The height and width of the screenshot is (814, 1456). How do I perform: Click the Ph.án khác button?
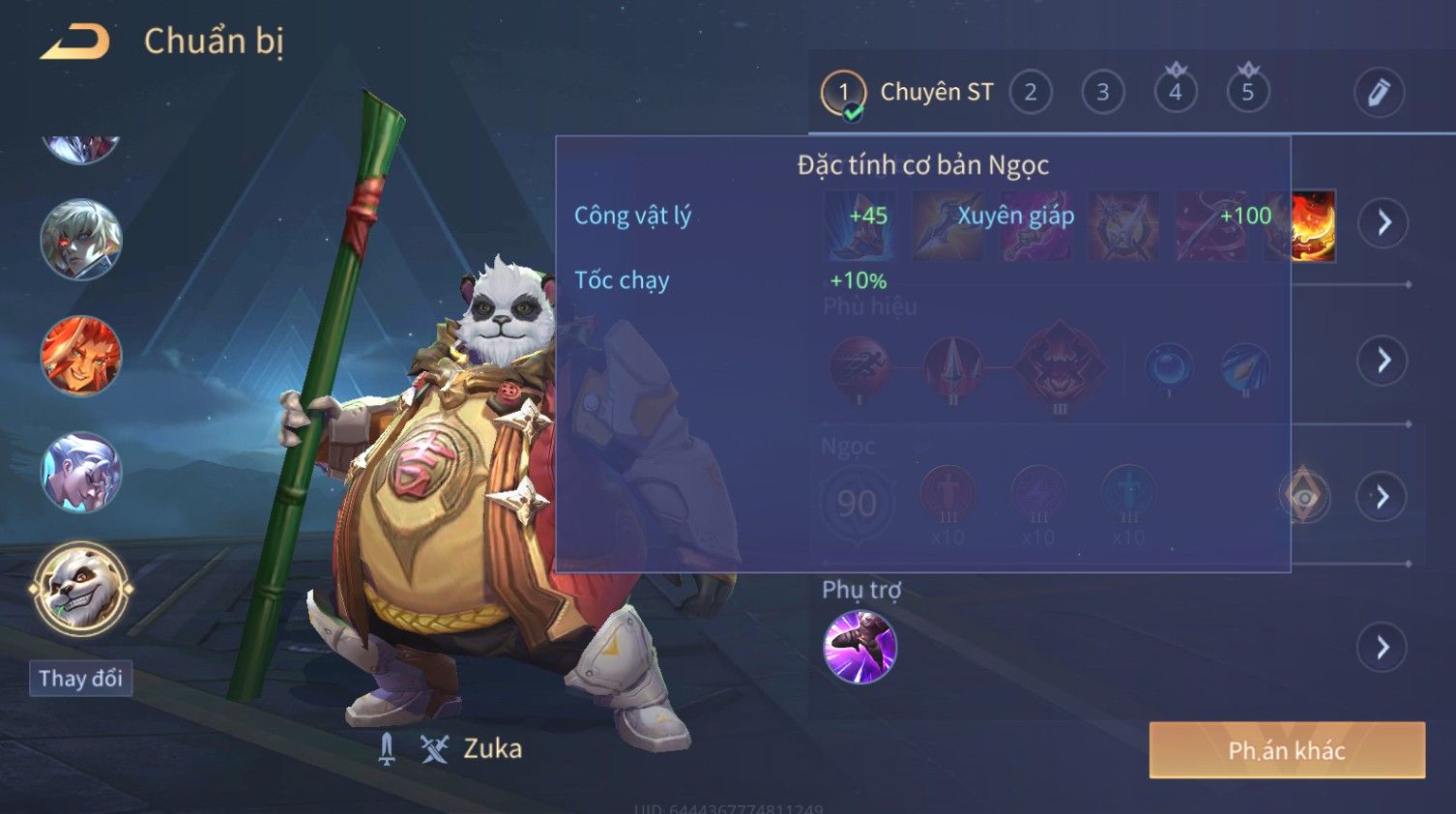1287,750
